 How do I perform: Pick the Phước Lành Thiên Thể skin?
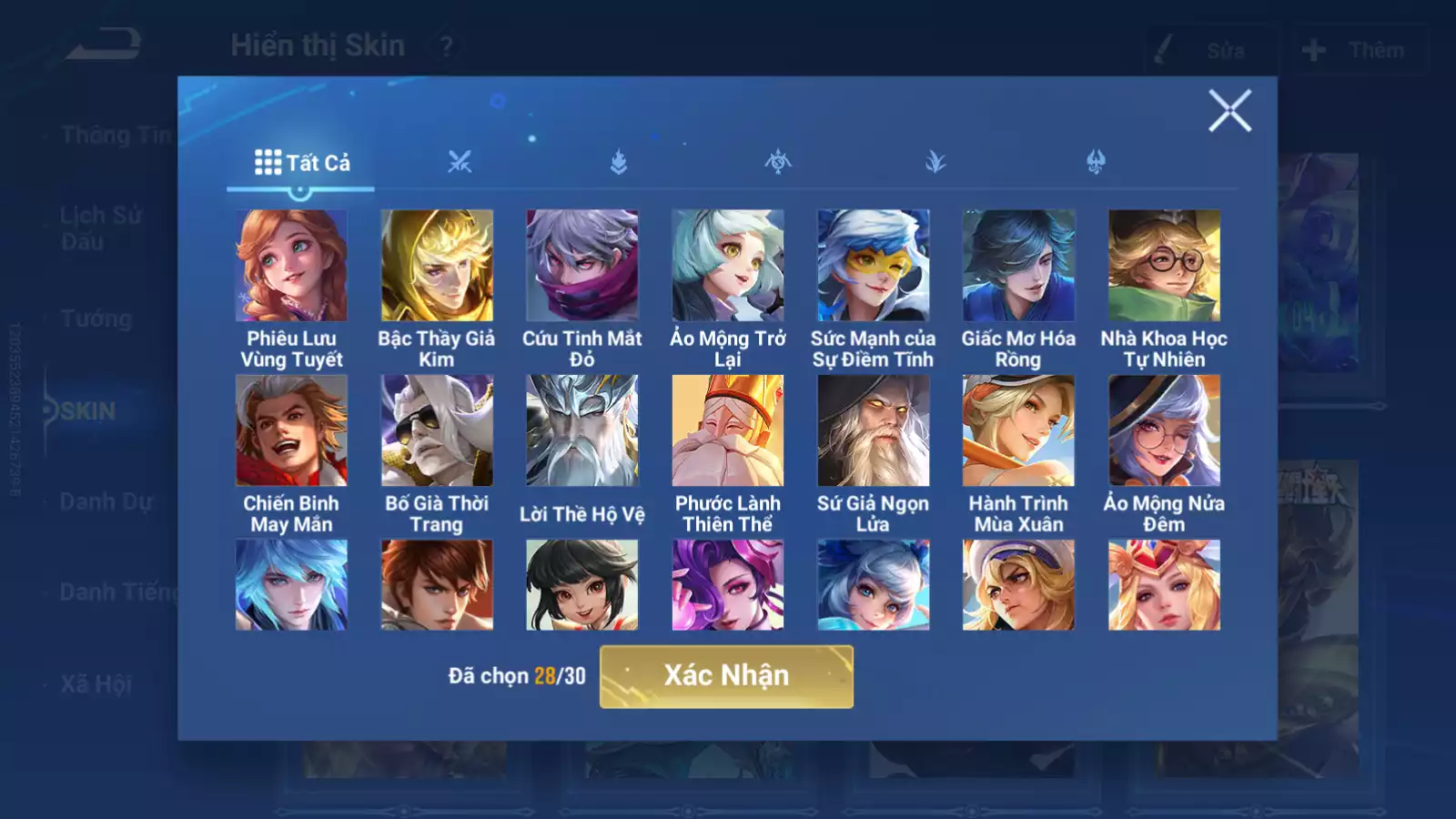pyautogui.click(x=728, y=430)
